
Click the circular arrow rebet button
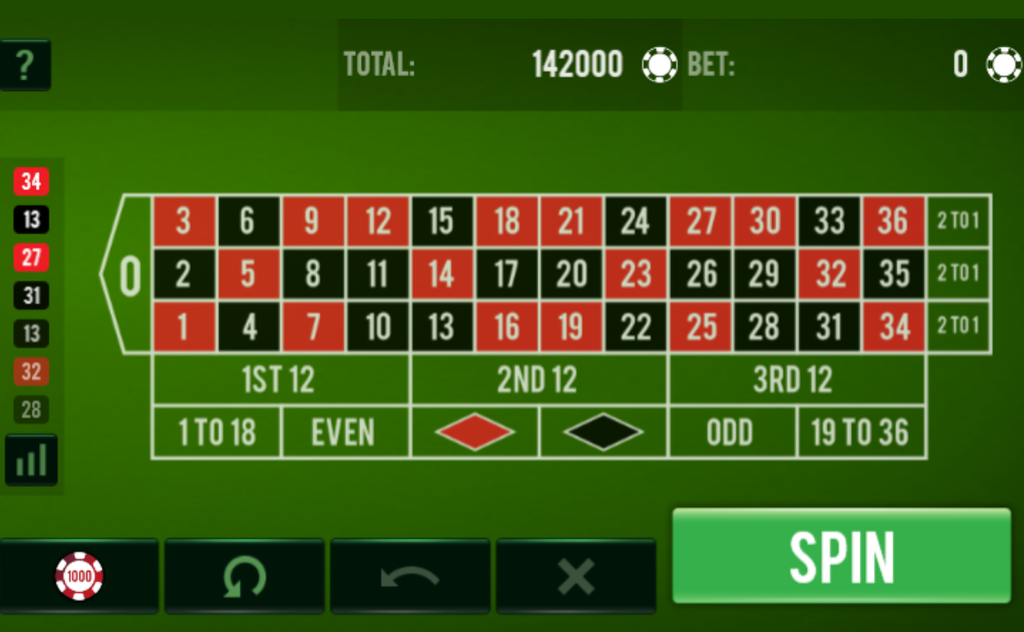click(x=244, y=576)
